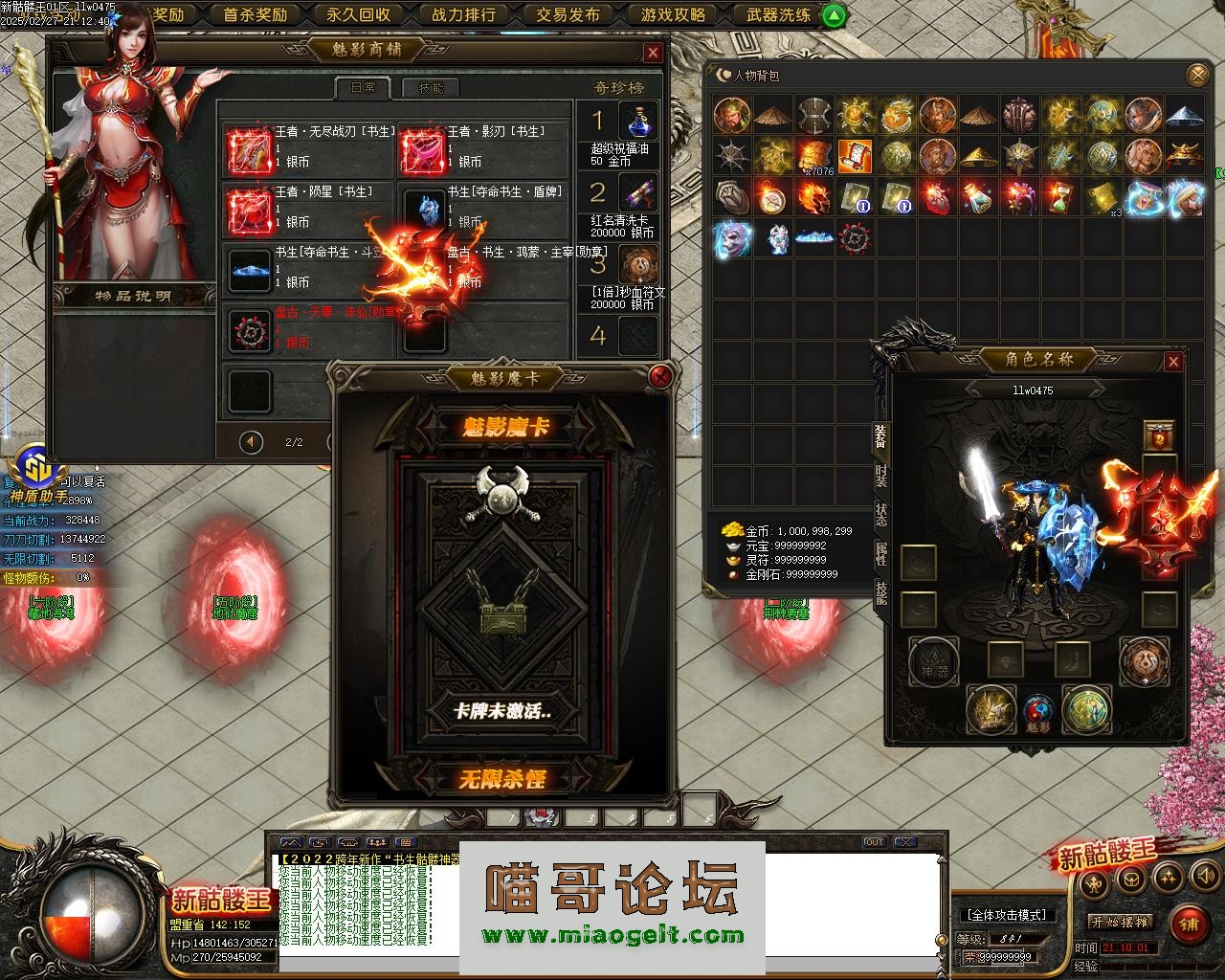The image size is (1225, 980).
Task: Toggle the sound speaker icon
Action: 1200,877
